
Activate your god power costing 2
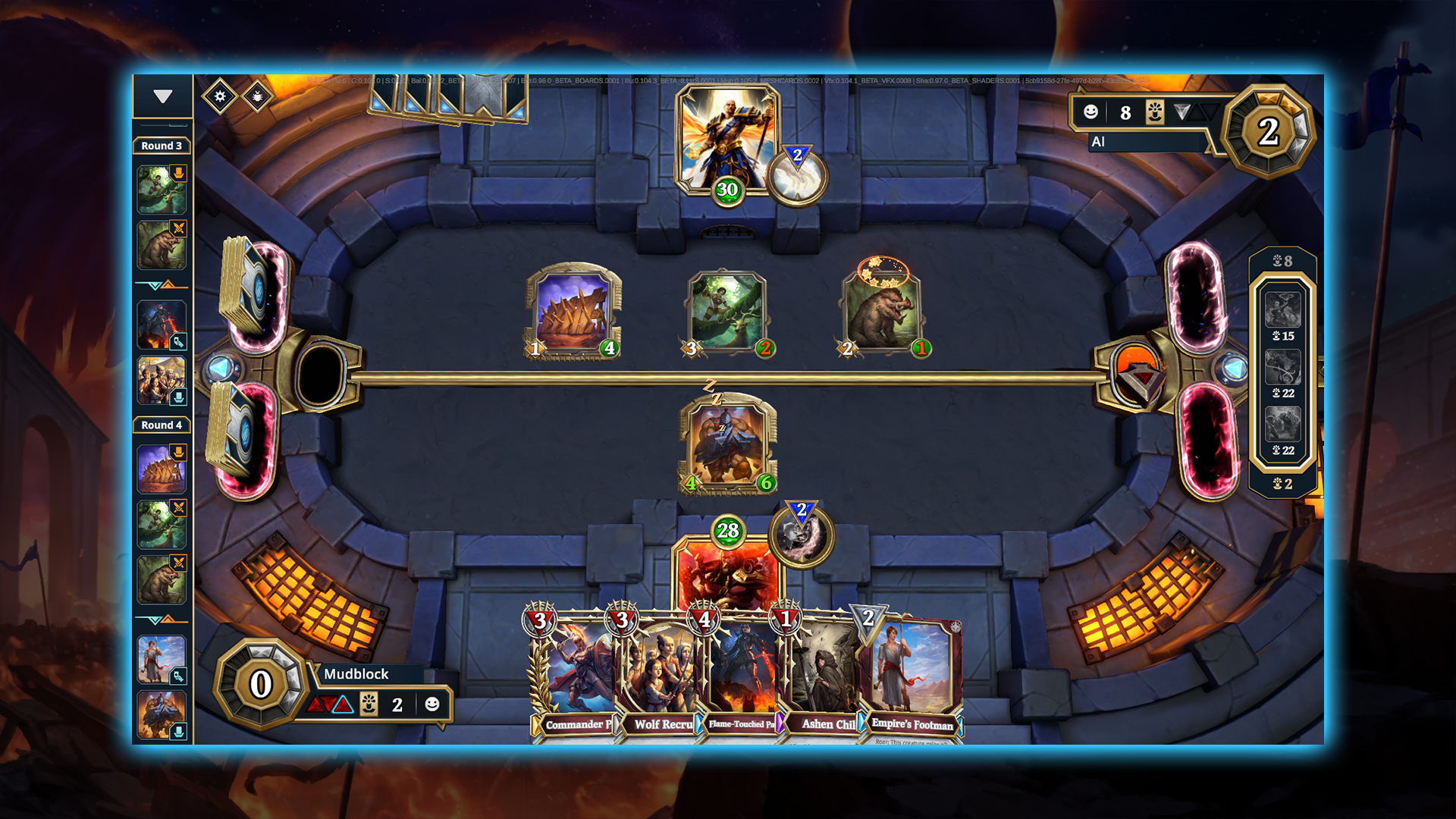click(x=802, y=535)
